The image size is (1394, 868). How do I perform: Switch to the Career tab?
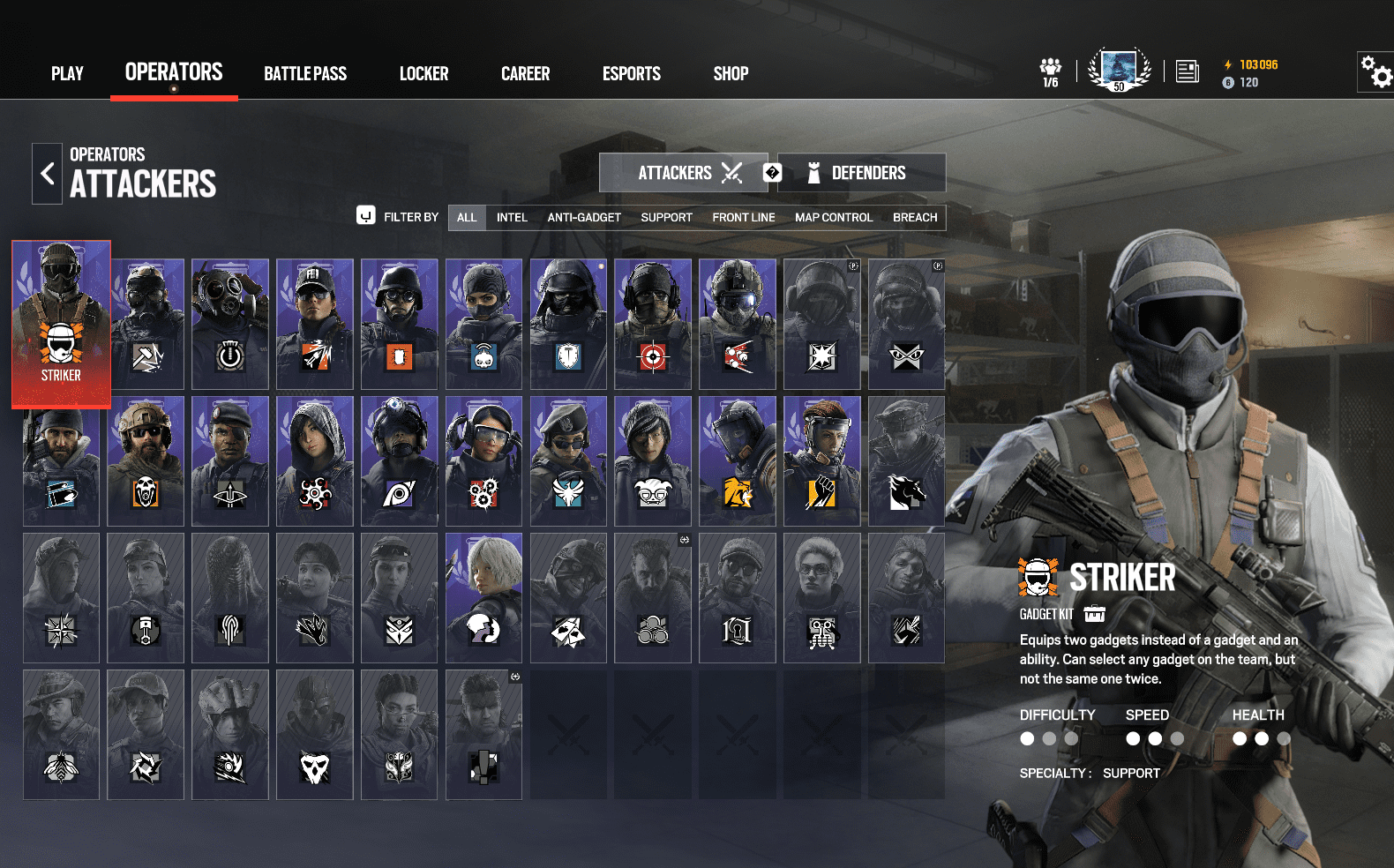point(525,73)
